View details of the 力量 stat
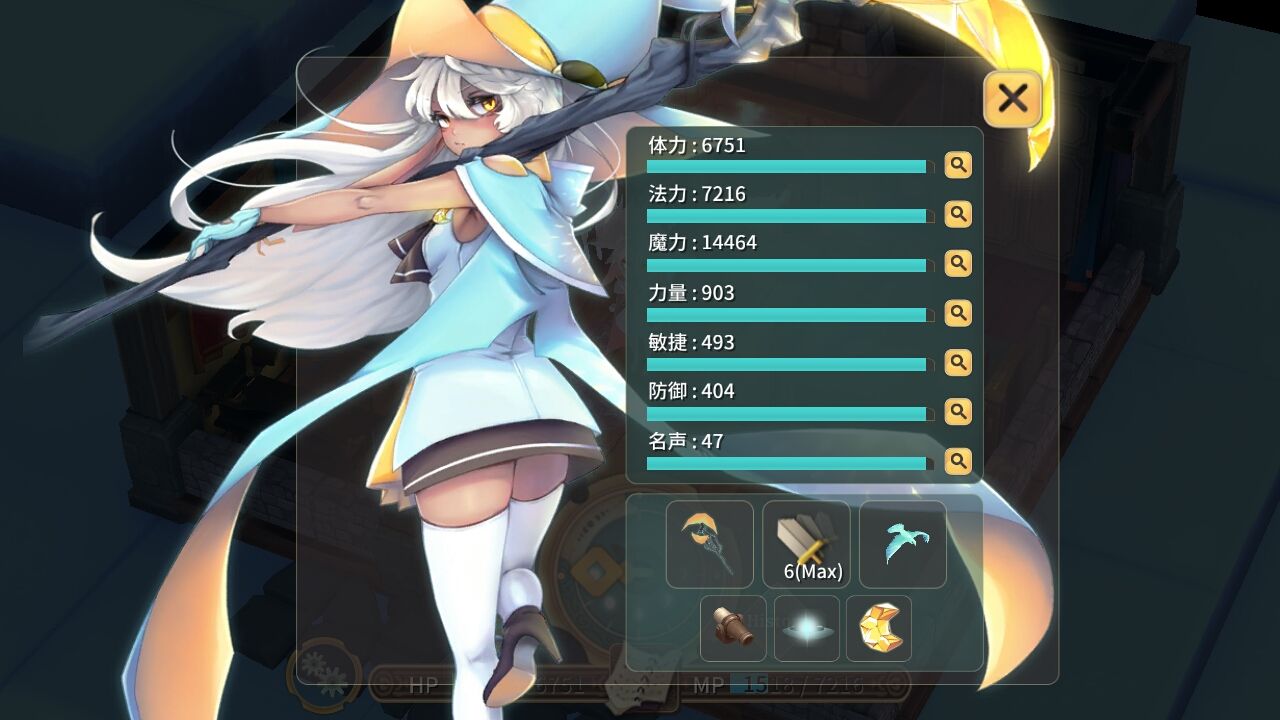 958,313
